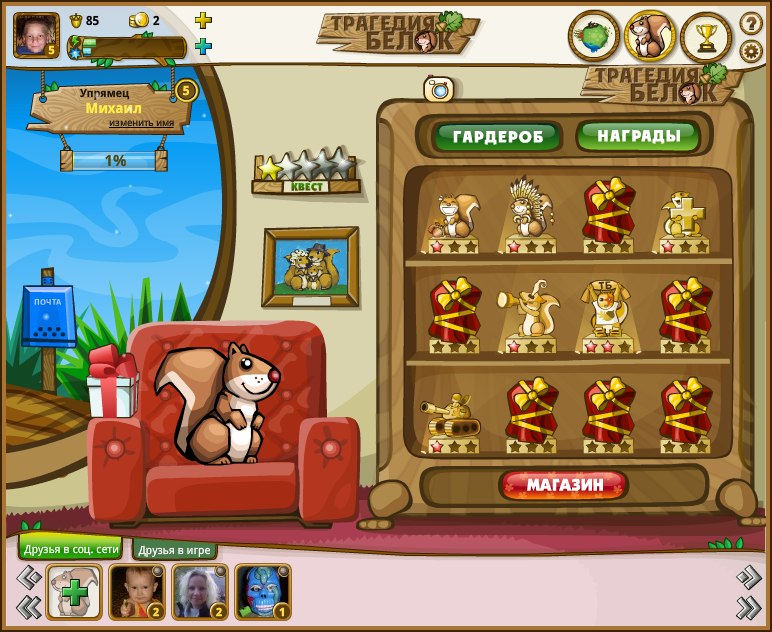Switch to 'Друзья в игре' tab
The width and height of the screenshot is (772, 632).
pyautogui.click(x=175, y=550)
